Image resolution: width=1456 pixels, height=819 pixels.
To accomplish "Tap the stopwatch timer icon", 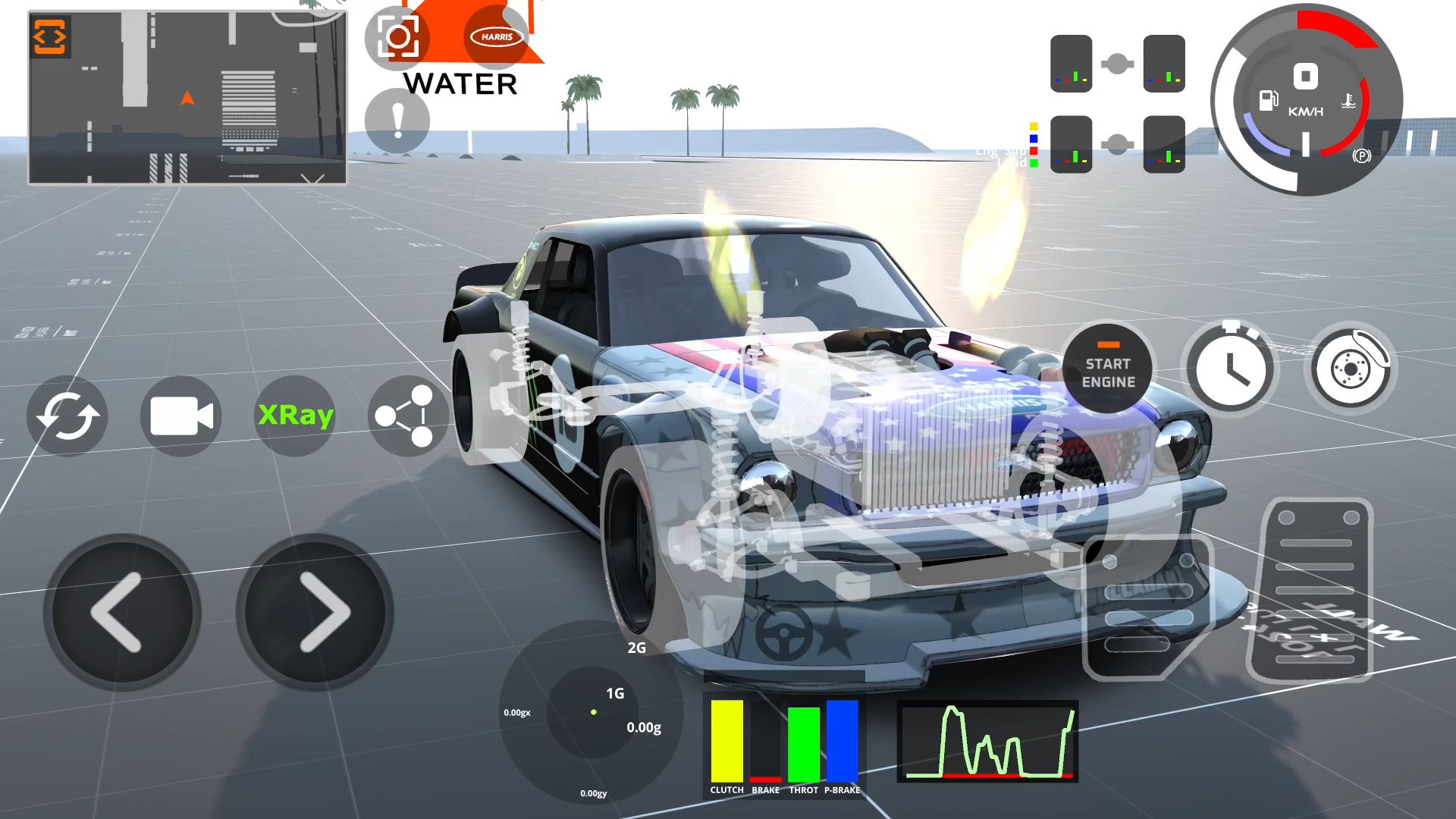I will click(x=1230, y=367).
